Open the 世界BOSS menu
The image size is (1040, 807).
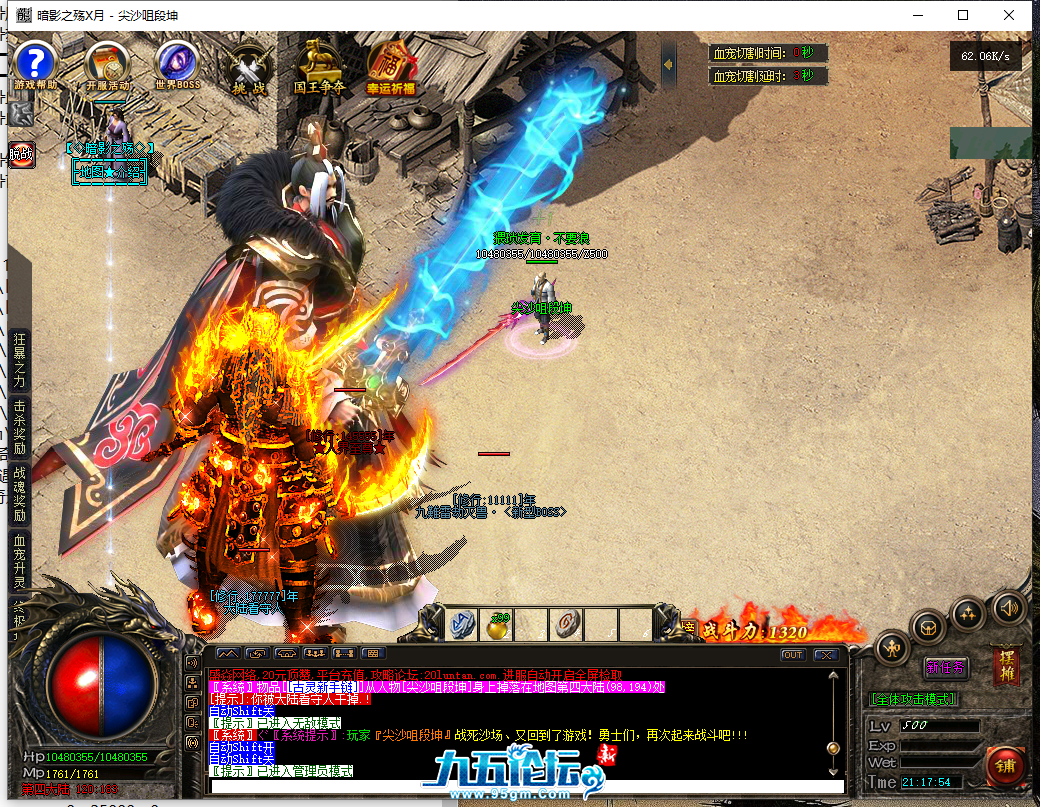tap(178, 62)
